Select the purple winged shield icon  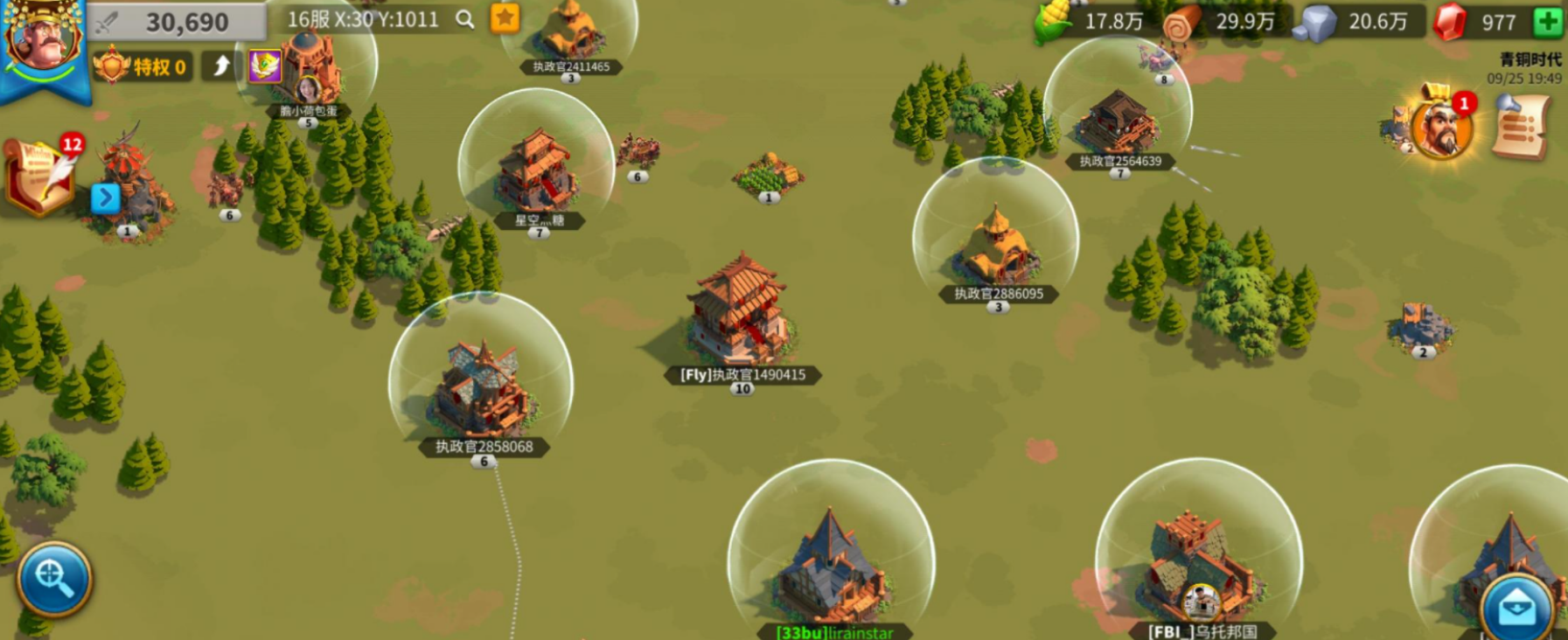264,66
